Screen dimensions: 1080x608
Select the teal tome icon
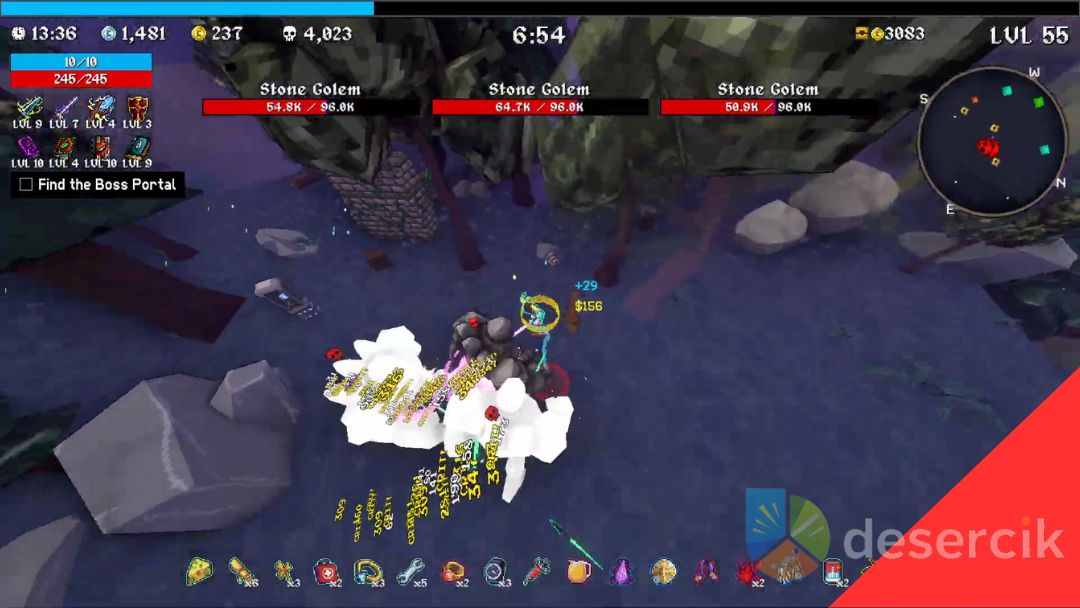point(138,146)
